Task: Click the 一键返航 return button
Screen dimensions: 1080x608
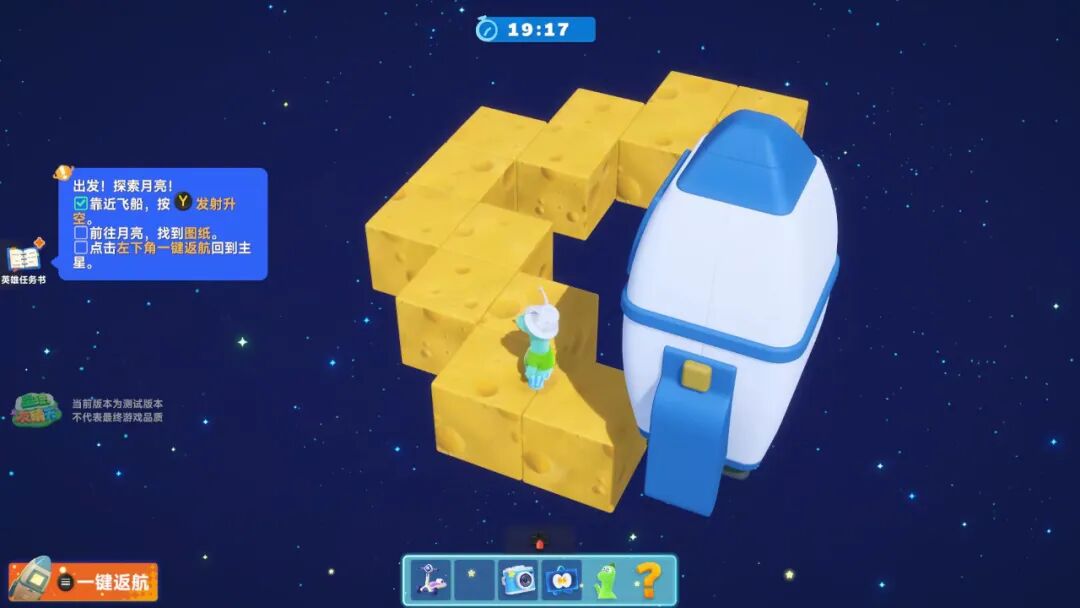Action: [84, 581]
